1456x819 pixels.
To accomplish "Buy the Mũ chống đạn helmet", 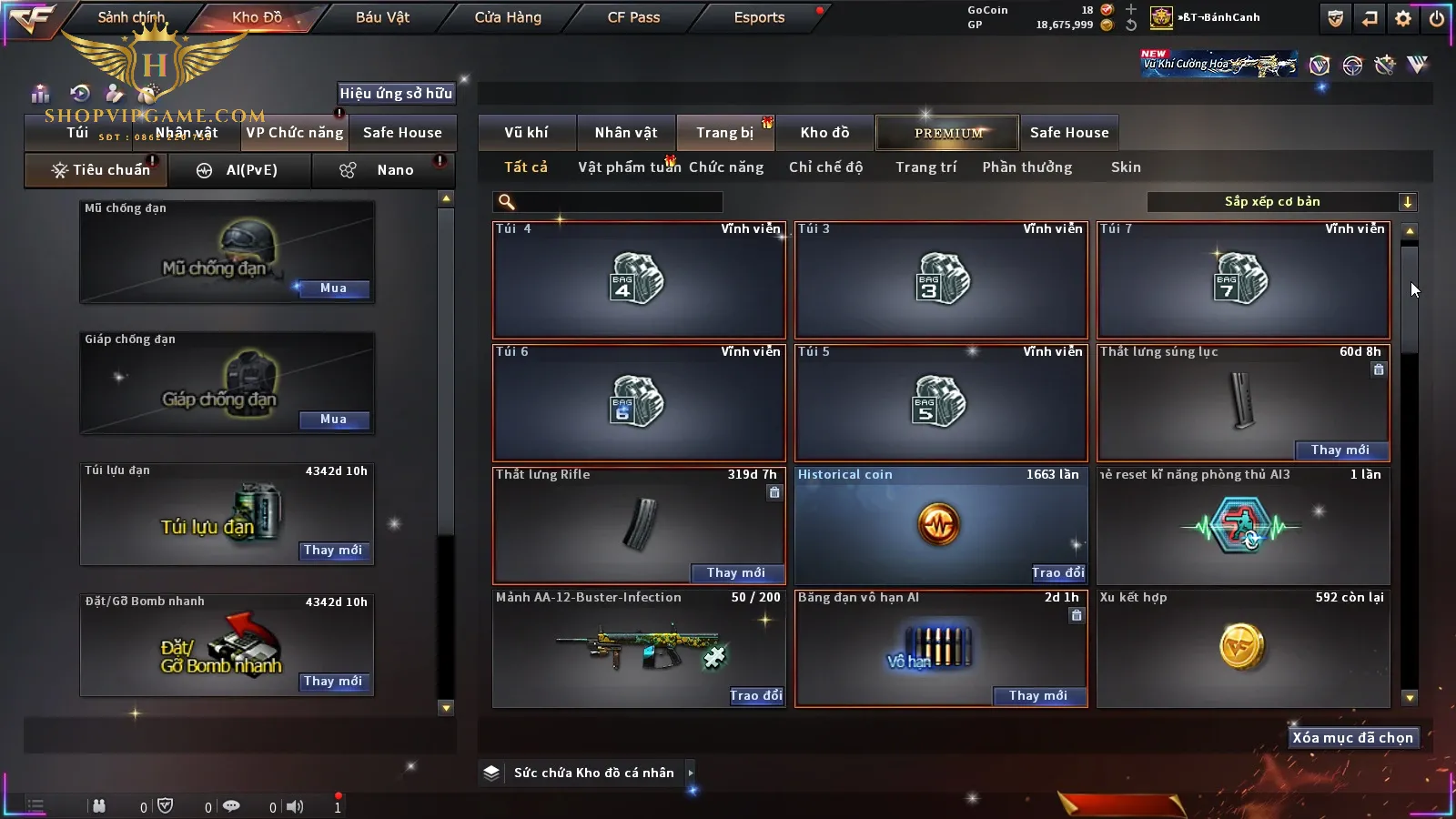I will point(333,288).
